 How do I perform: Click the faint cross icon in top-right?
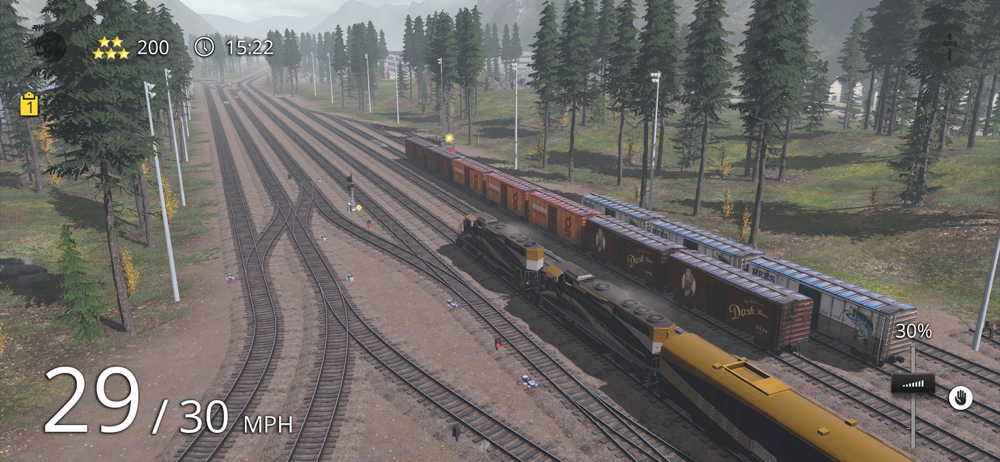point(950,45)
